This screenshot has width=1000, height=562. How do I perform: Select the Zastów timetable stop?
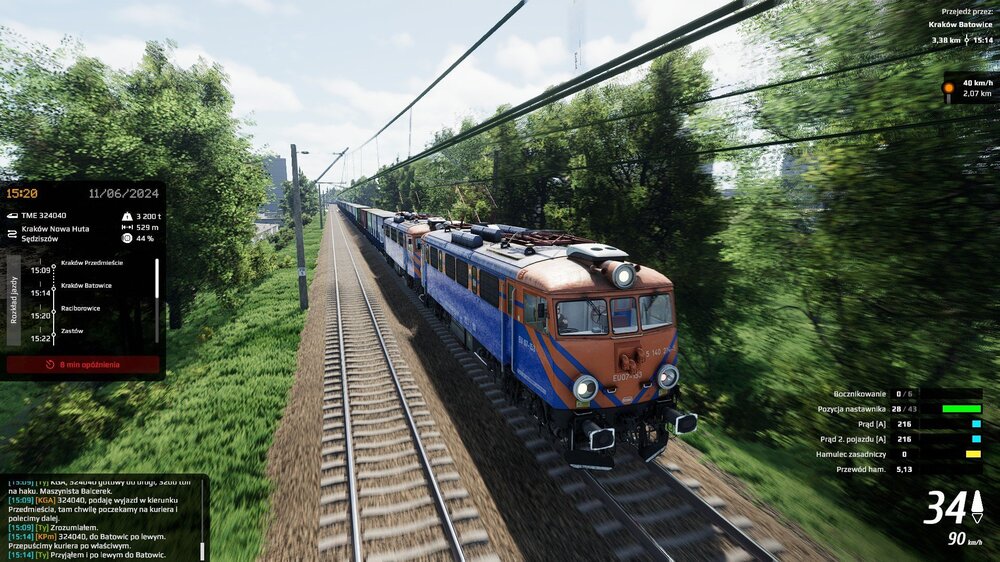pyautogui.click(x=71, y=330)
